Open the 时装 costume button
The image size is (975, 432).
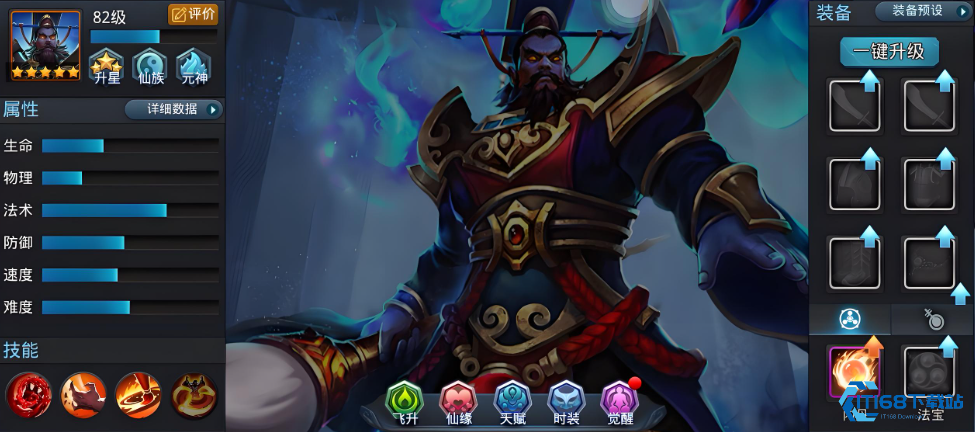coord(566,402)
